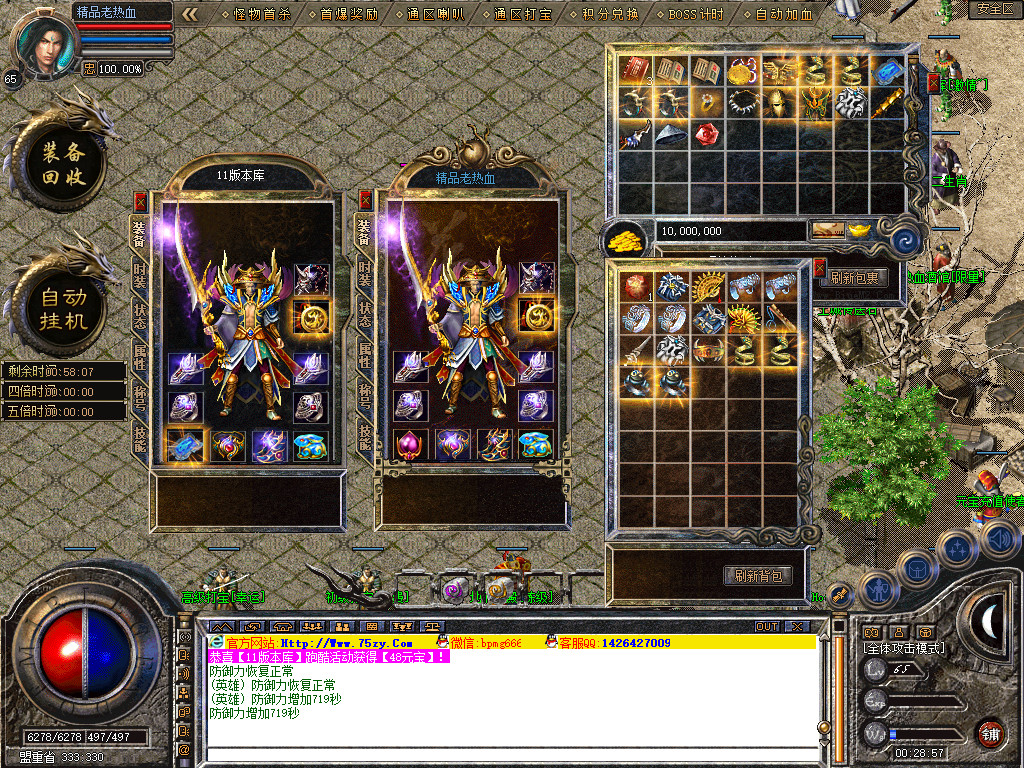Close the 11版本库 character panel

tap(140, 201)
